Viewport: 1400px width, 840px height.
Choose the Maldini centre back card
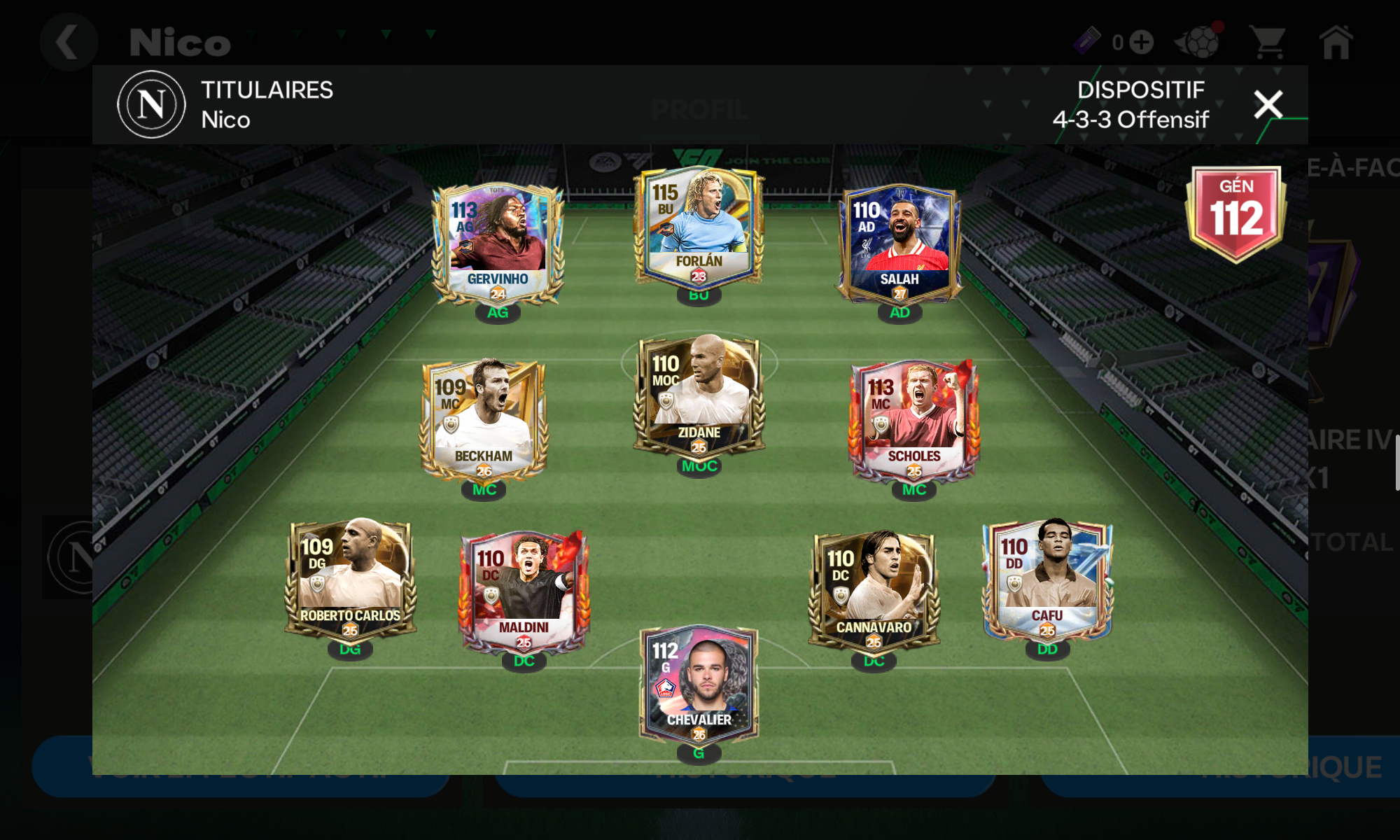coord(524,591)
